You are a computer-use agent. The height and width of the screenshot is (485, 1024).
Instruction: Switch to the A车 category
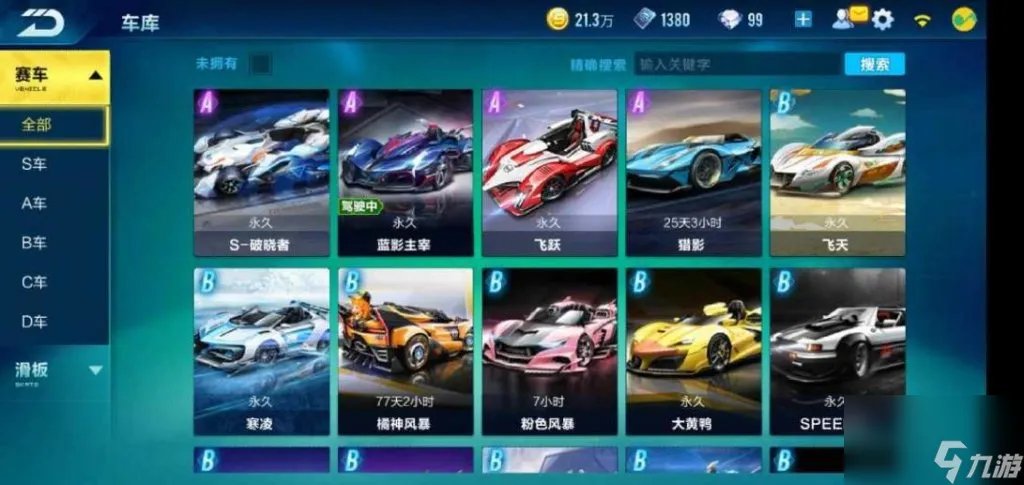coord(34,203)
